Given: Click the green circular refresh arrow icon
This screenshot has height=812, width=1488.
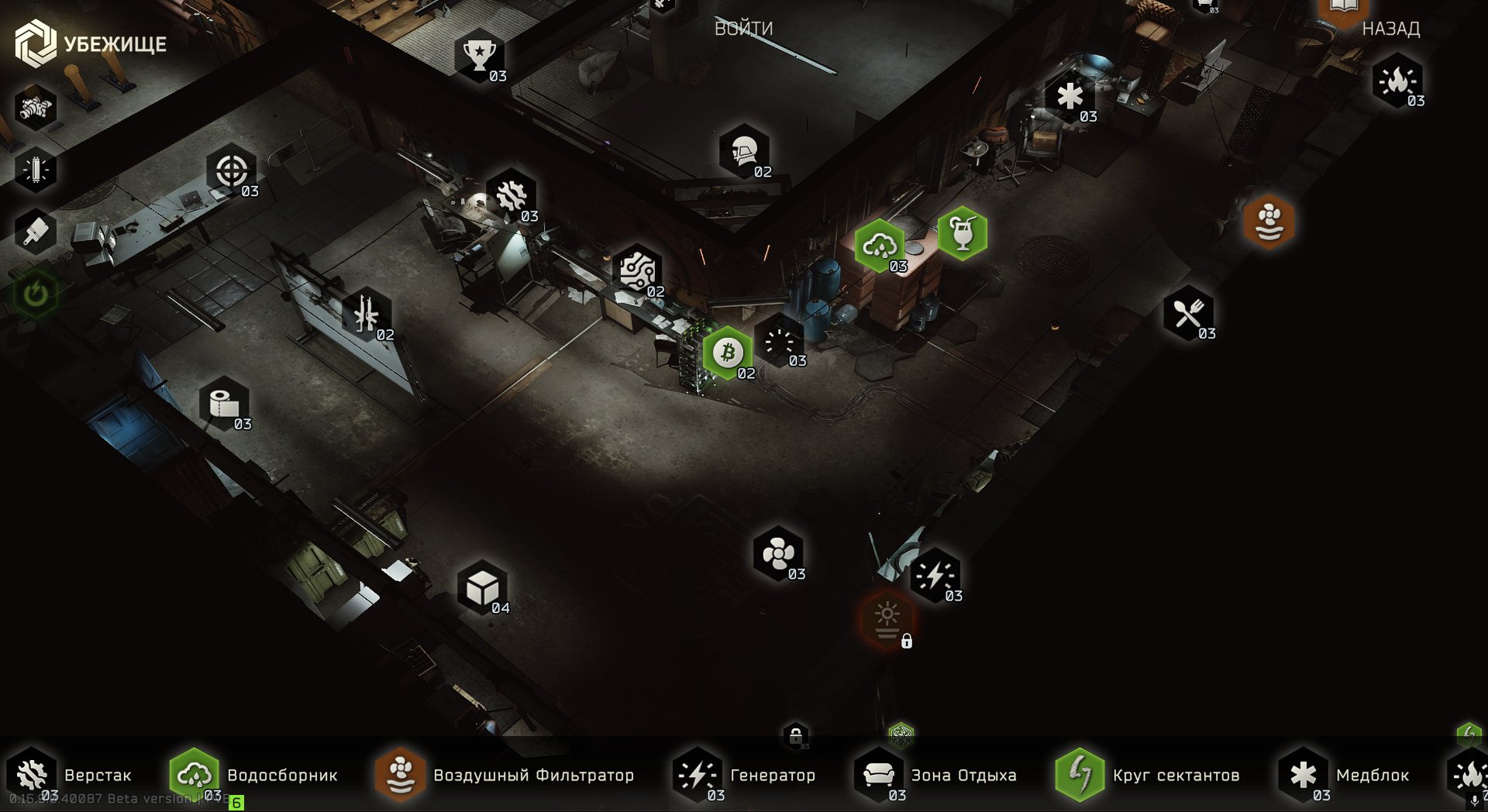Looking at the screenshot, I should pyautogui.click(x=36, y=294).
